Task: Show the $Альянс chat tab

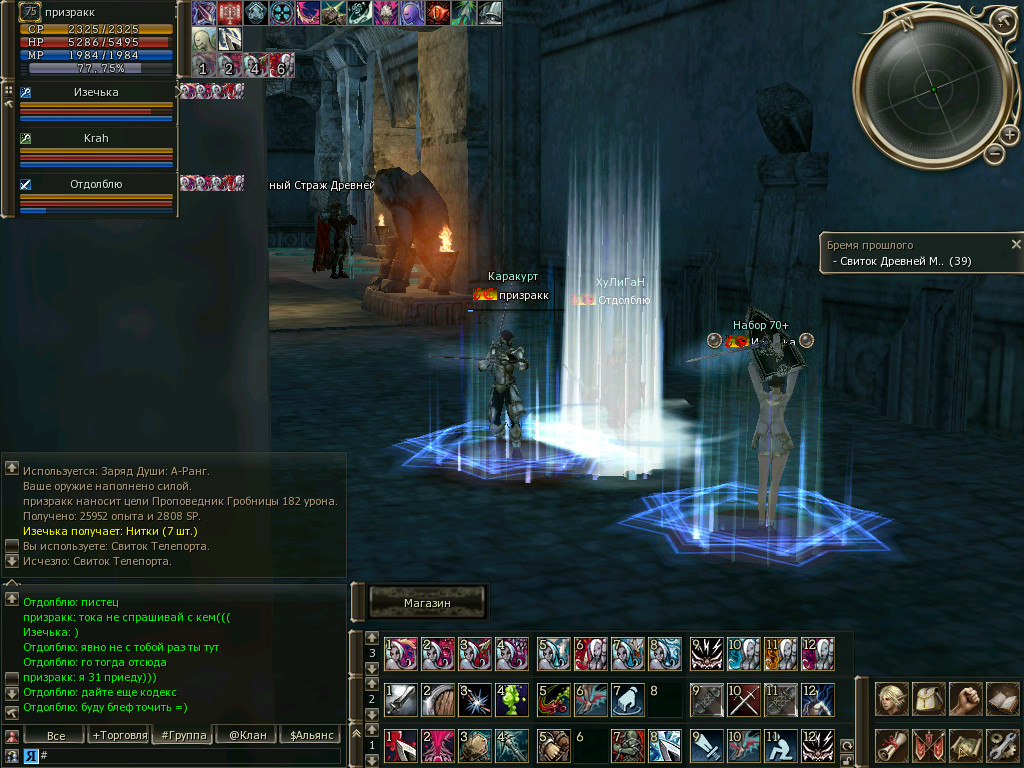Action: point(310,736)
